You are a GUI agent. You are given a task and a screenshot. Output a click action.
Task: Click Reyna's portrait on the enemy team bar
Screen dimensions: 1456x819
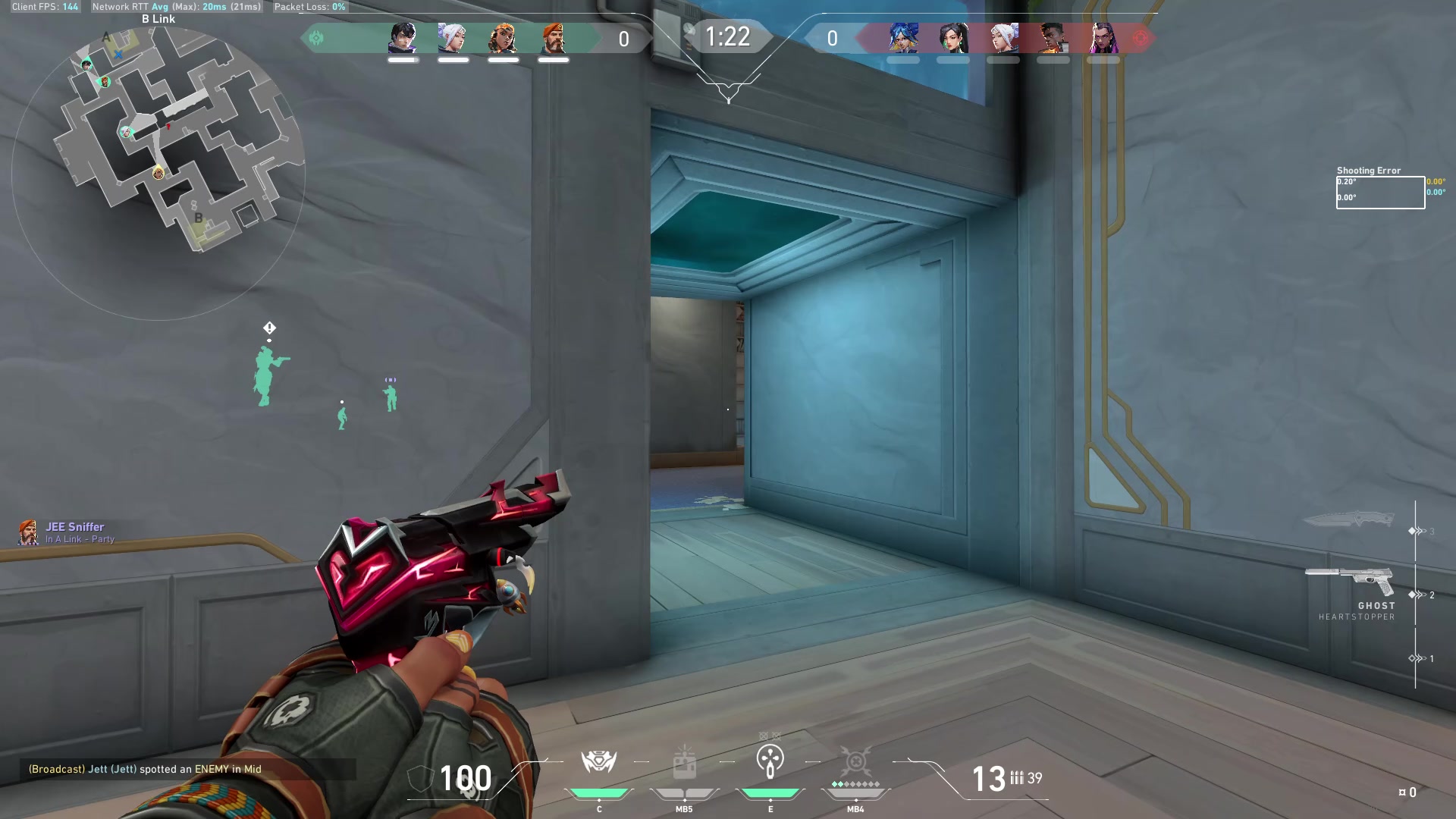[x=1103, y=38]
